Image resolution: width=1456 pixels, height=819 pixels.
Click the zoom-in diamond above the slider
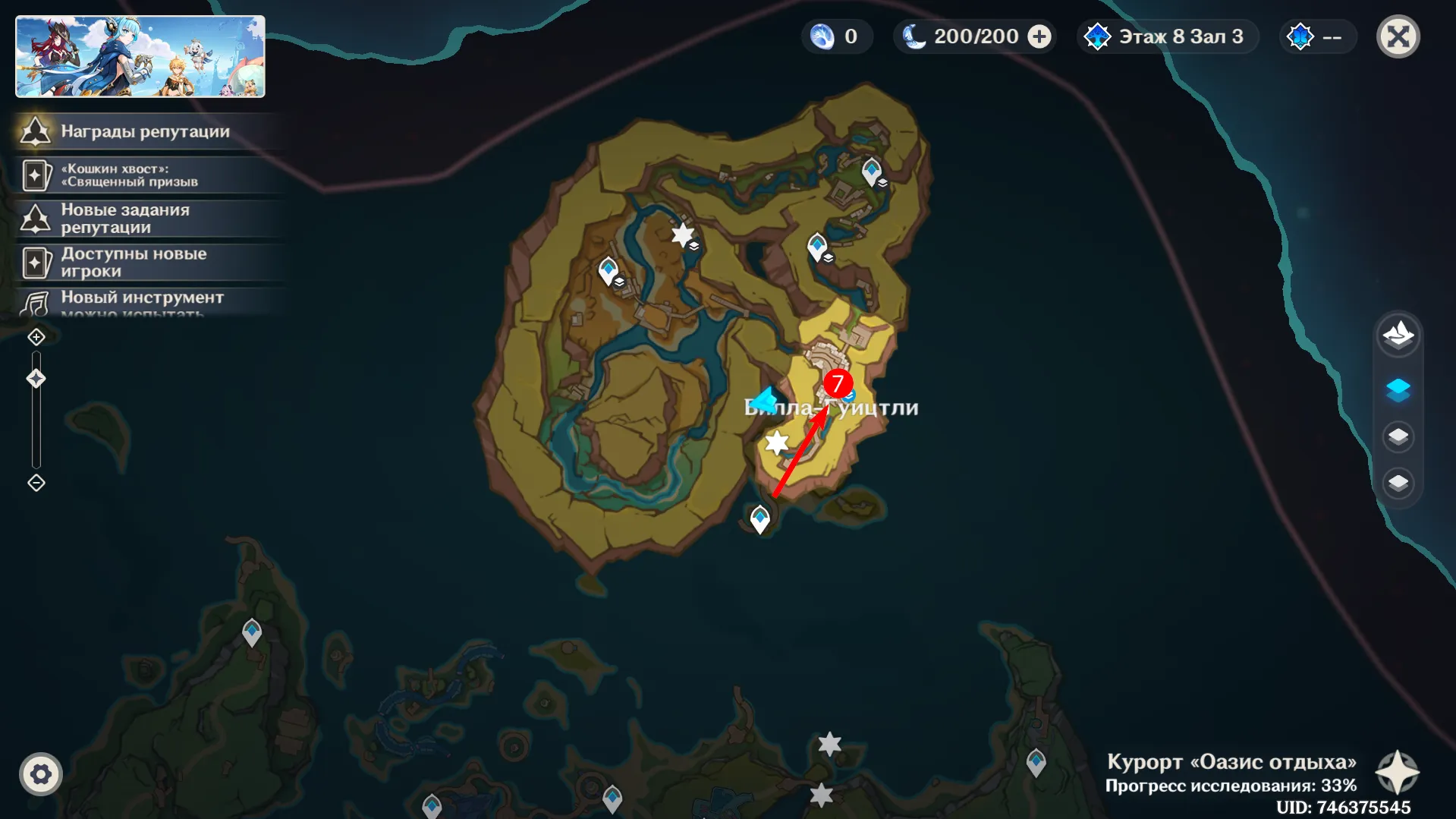point(36,335)
